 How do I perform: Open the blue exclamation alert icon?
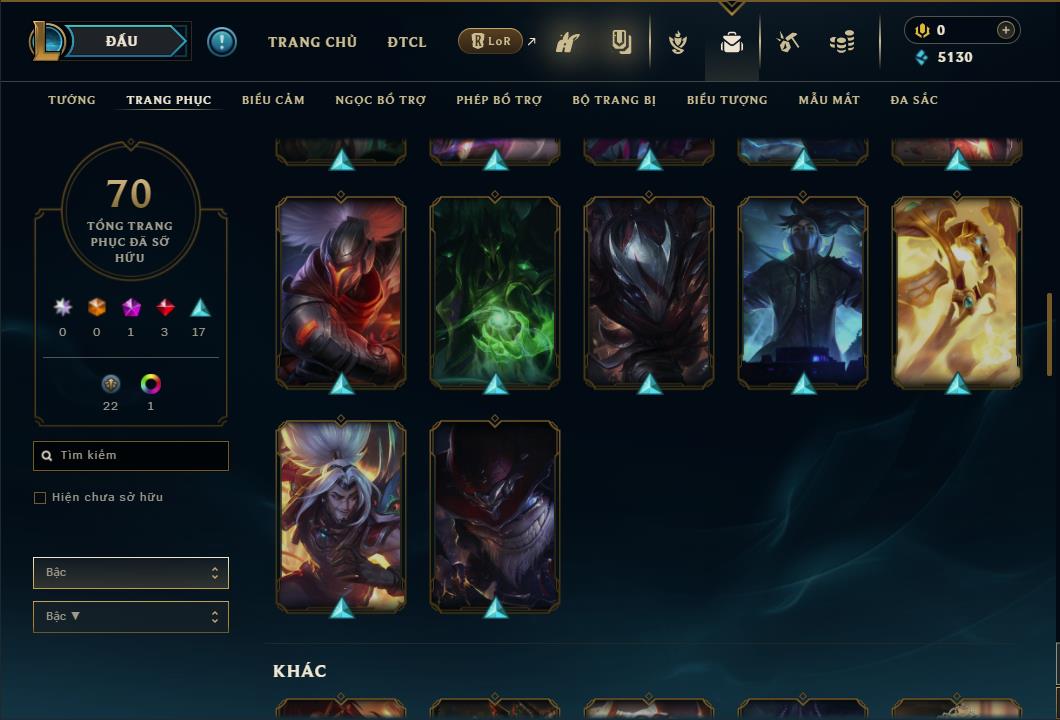(222, 42)
